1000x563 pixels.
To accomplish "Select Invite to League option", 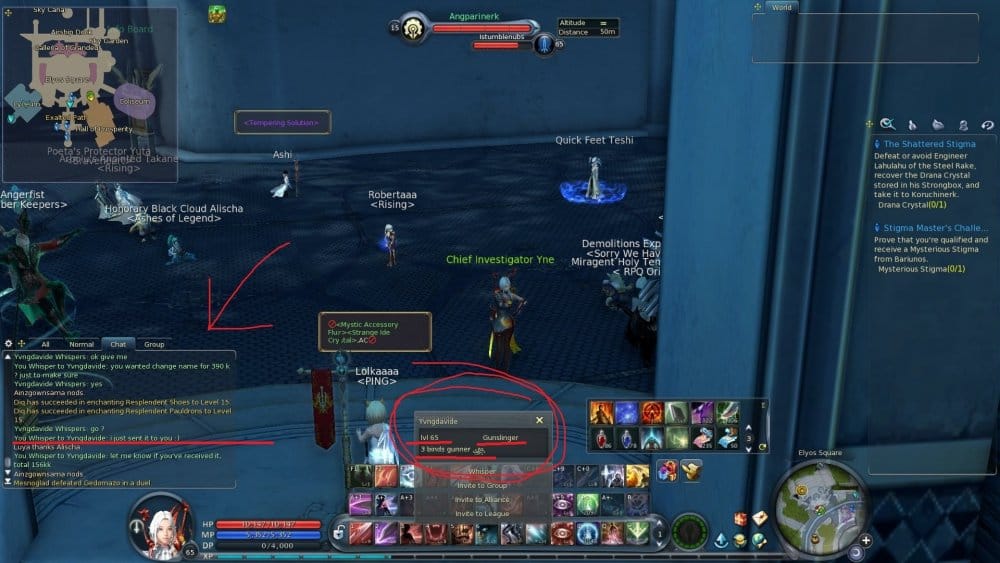I will [x=482, y=513].
